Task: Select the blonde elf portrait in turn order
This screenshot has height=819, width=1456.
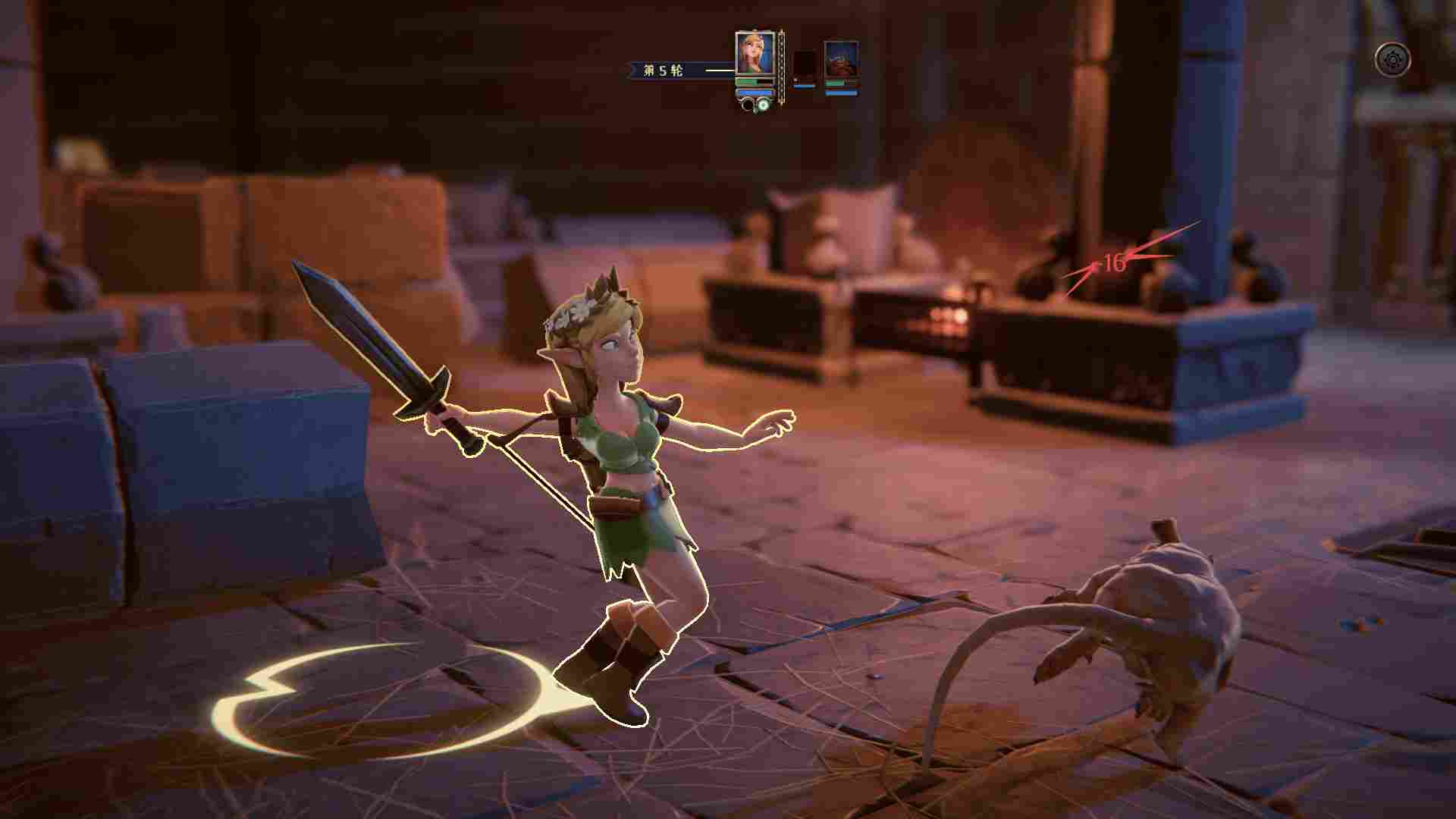Action: (755, 53)
